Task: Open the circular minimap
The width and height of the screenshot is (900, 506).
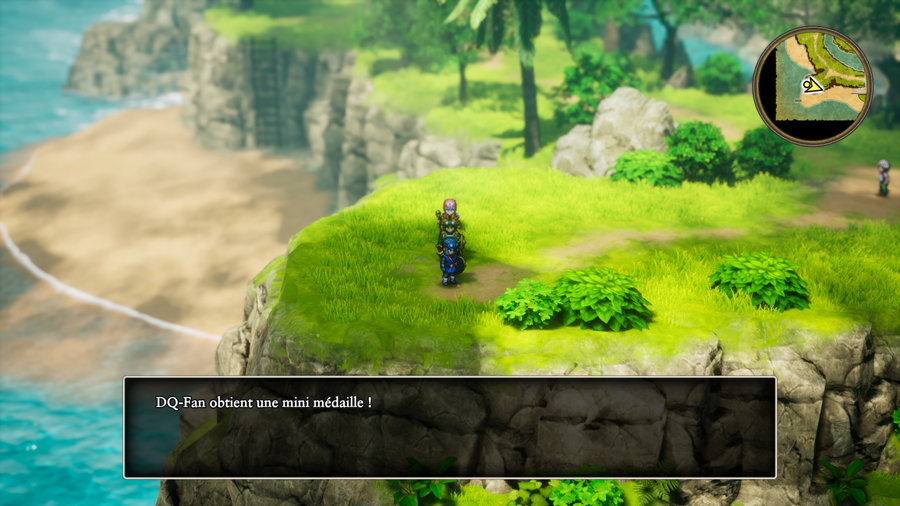Action: click(812, 86)
